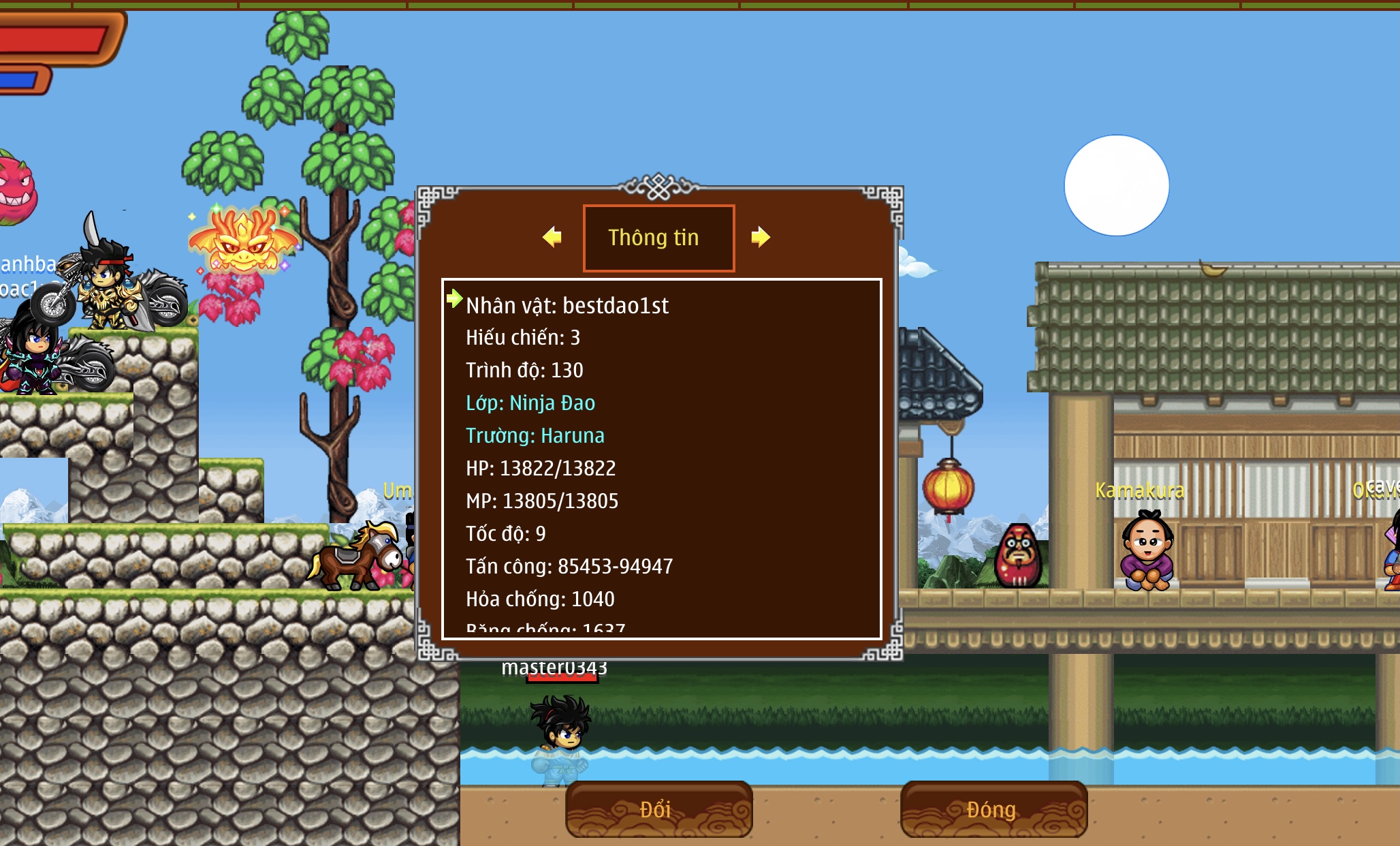This screenshot has height=846, width=1400.
Task: Choose the Tốc độ: 9 row
Action: pos(506,534)
